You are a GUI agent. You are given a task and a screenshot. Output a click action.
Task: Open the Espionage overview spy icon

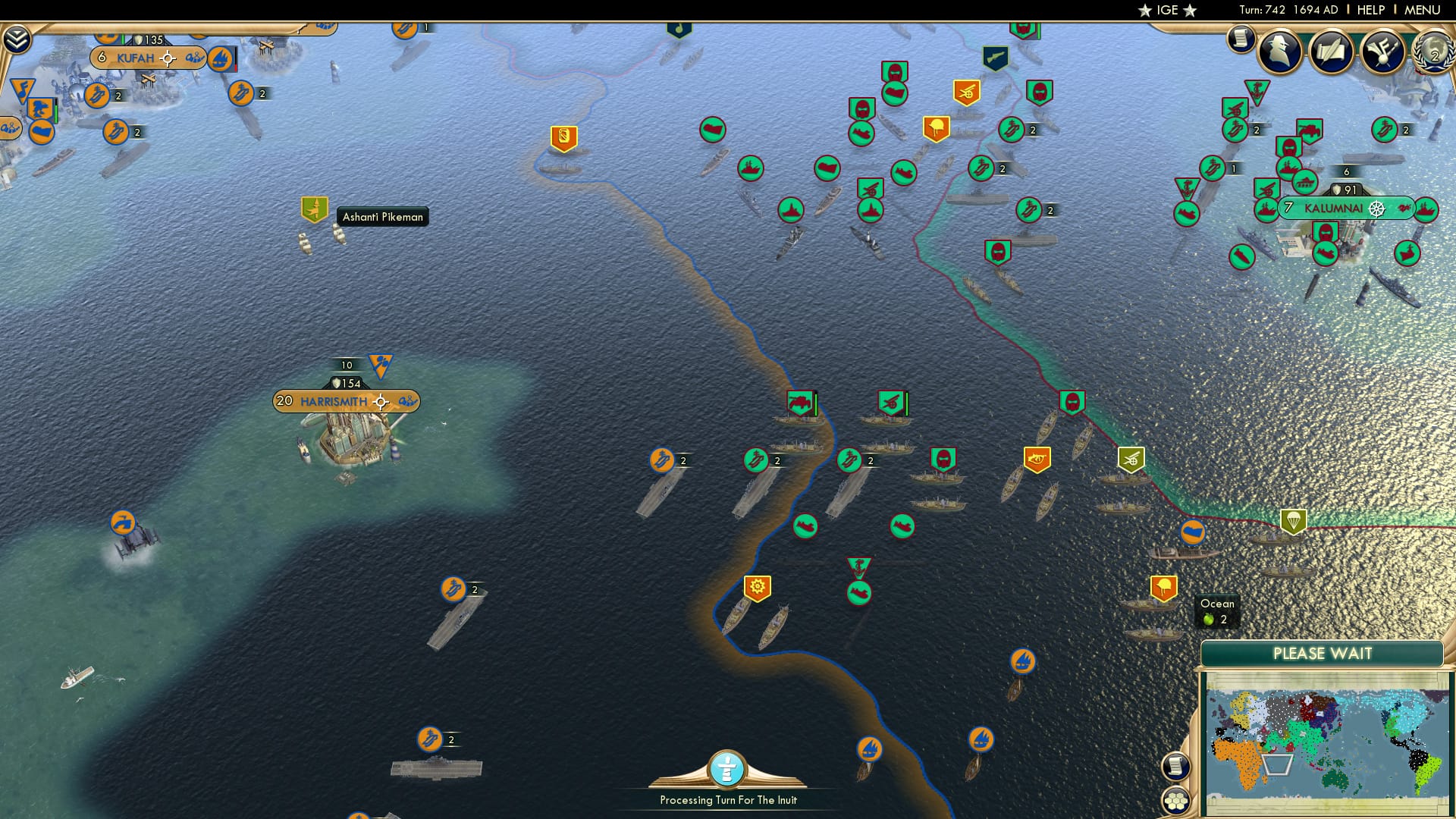click(x=1279, y=52)
